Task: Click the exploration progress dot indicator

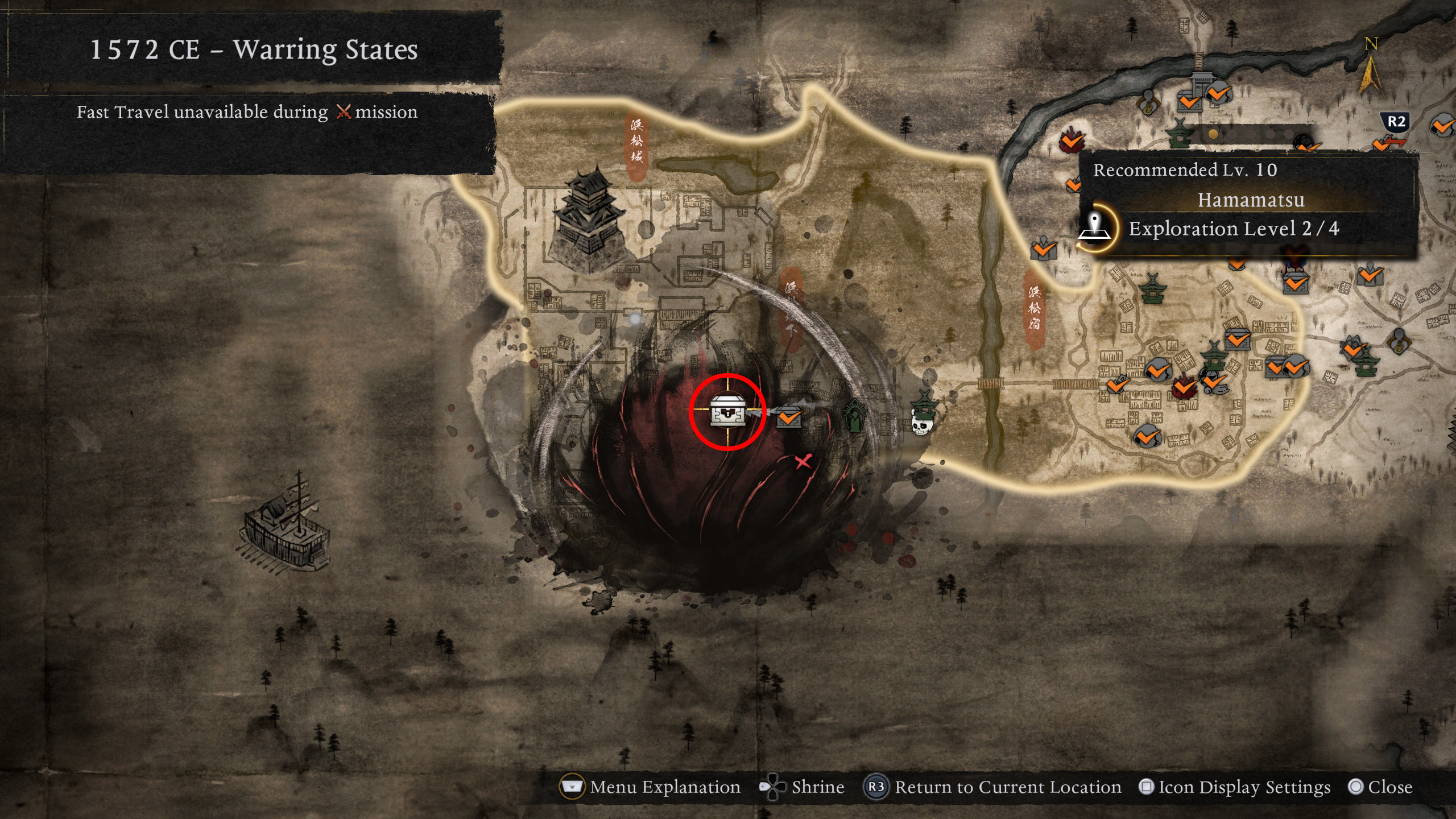Action: point(1212,134)
